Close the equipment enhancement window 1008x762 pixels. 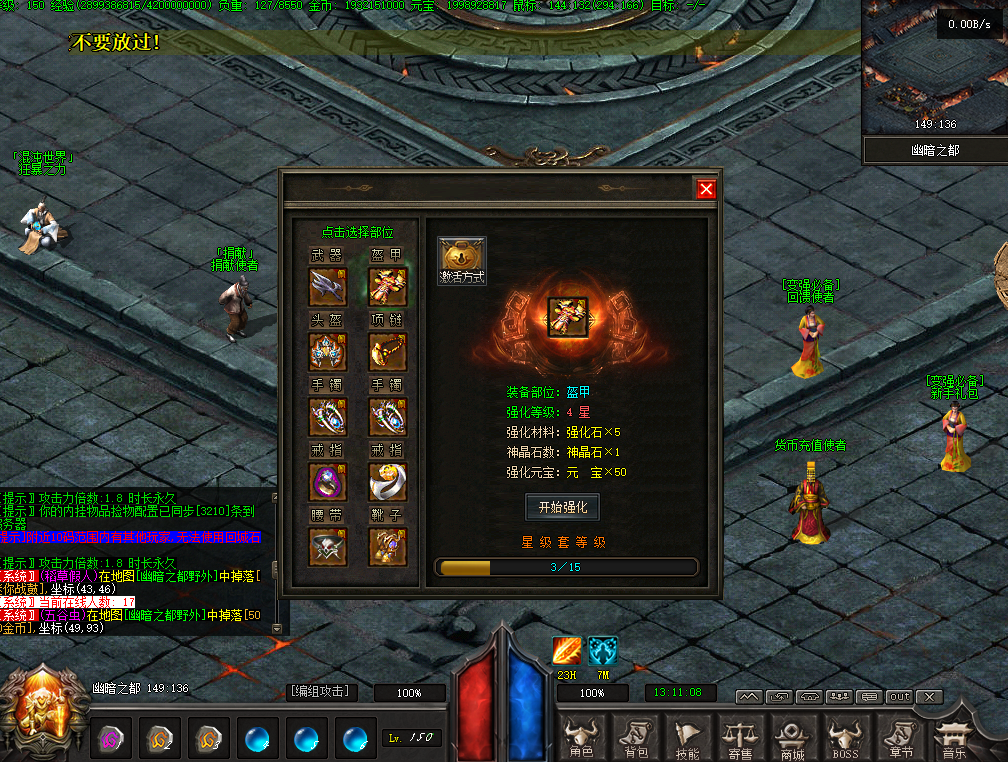(706, 189)
